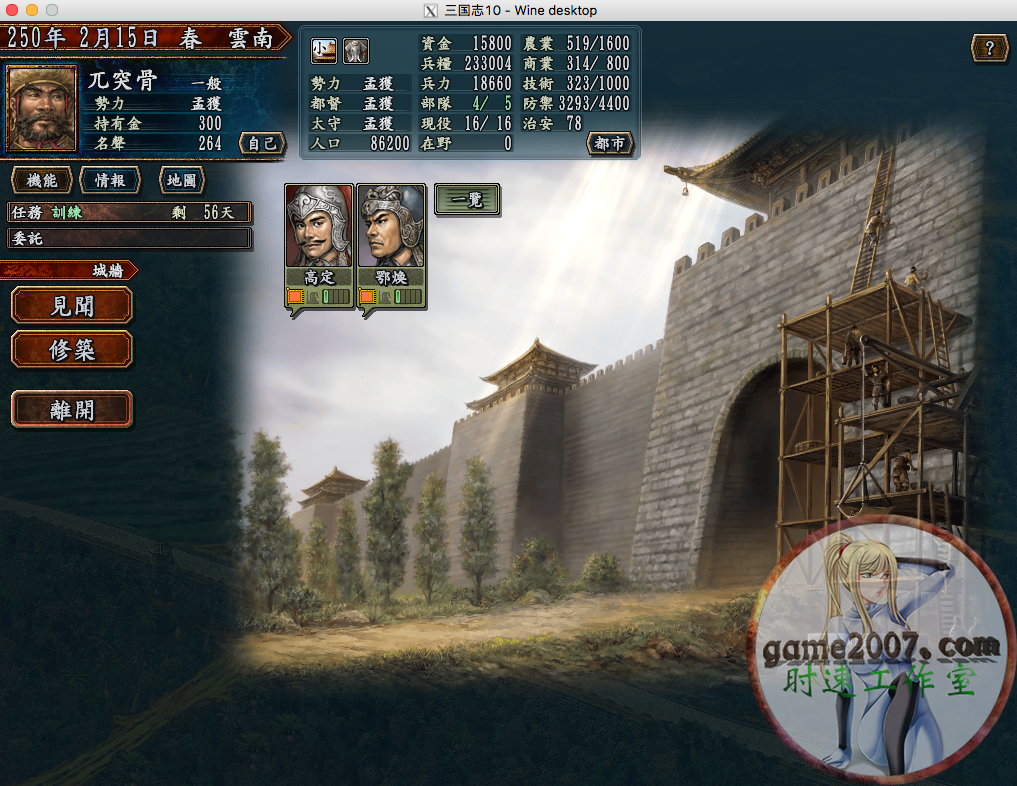1017x786 pixels.
Task: Click 兀突骨's portrait
Action: [42, 109]
